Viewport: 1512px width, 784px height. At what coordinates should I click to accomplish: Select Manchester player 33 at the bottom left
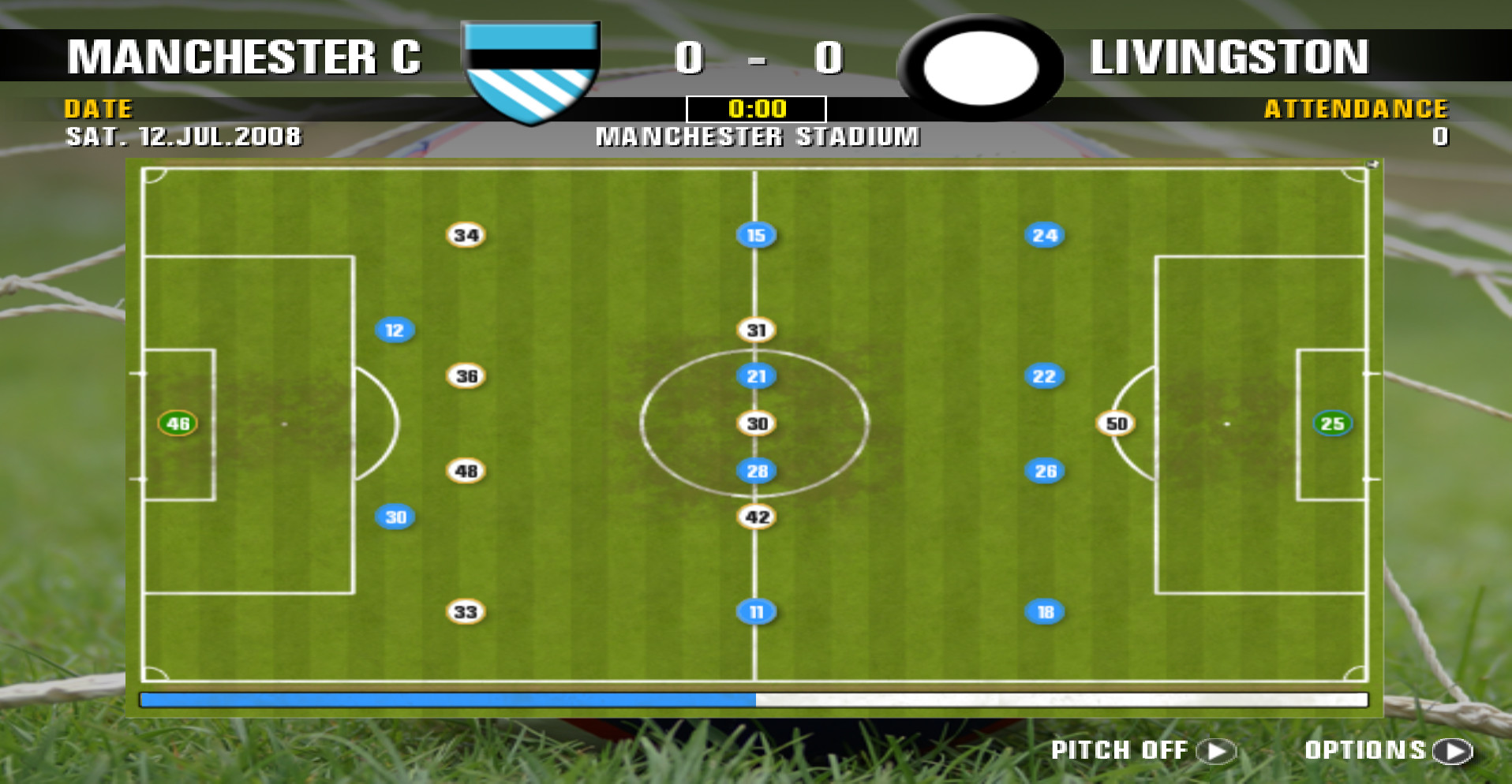click(x=465, y=611)
